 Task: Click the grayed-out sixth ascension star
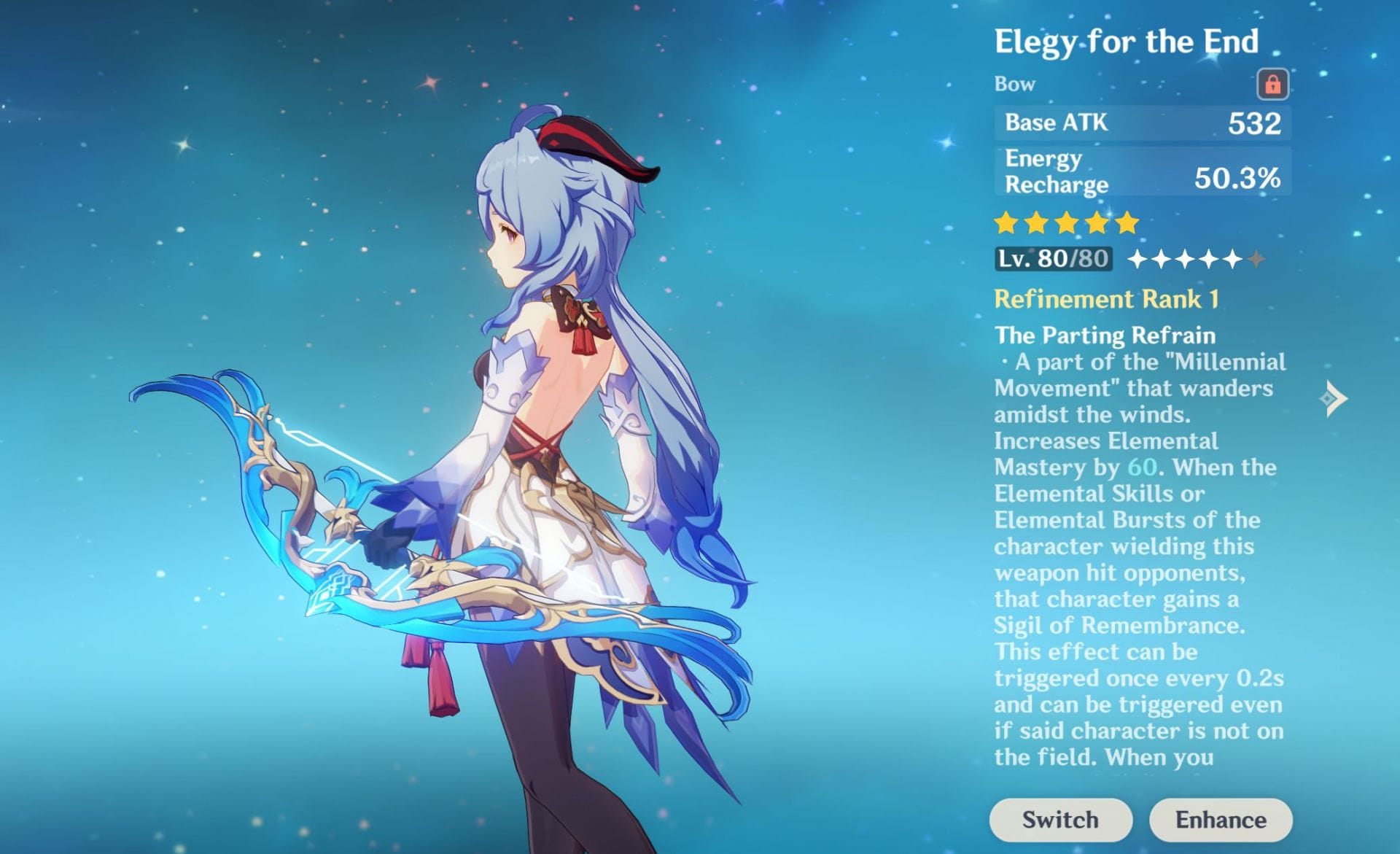tap(1256, 260)
